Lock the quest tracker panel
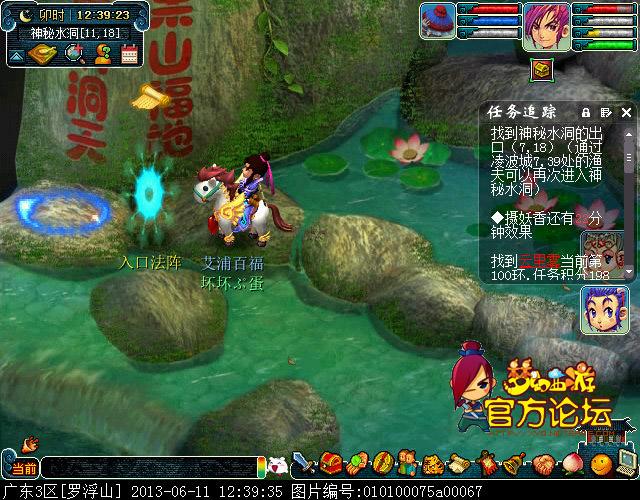Screen dimensions: 640x500 click(x=587, y=112)
